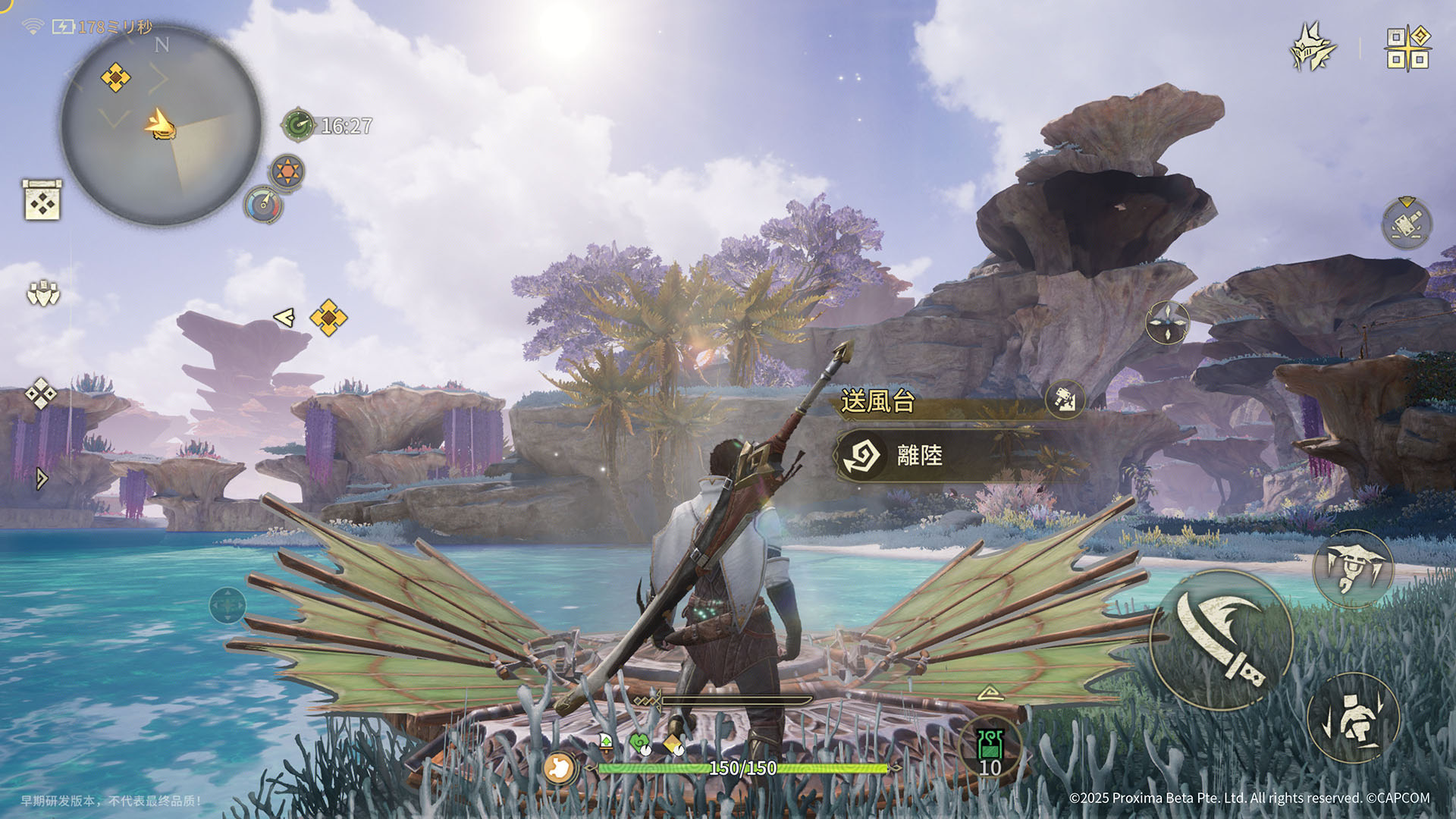Use the dragon head special skill button
Viewport: 1456px width, 819px height.
(1354, 569)
